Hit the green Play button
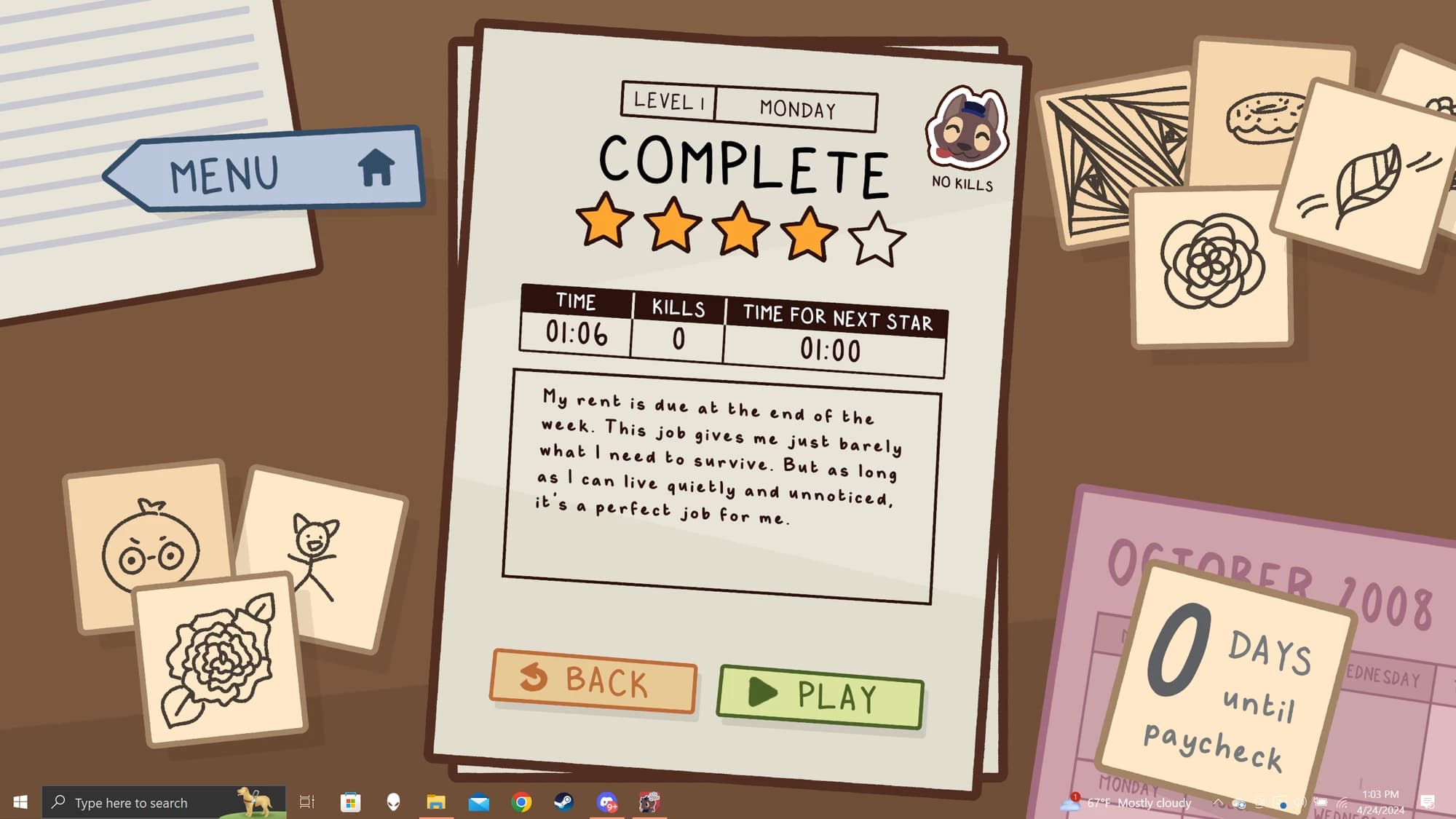 tap(820, 696)
